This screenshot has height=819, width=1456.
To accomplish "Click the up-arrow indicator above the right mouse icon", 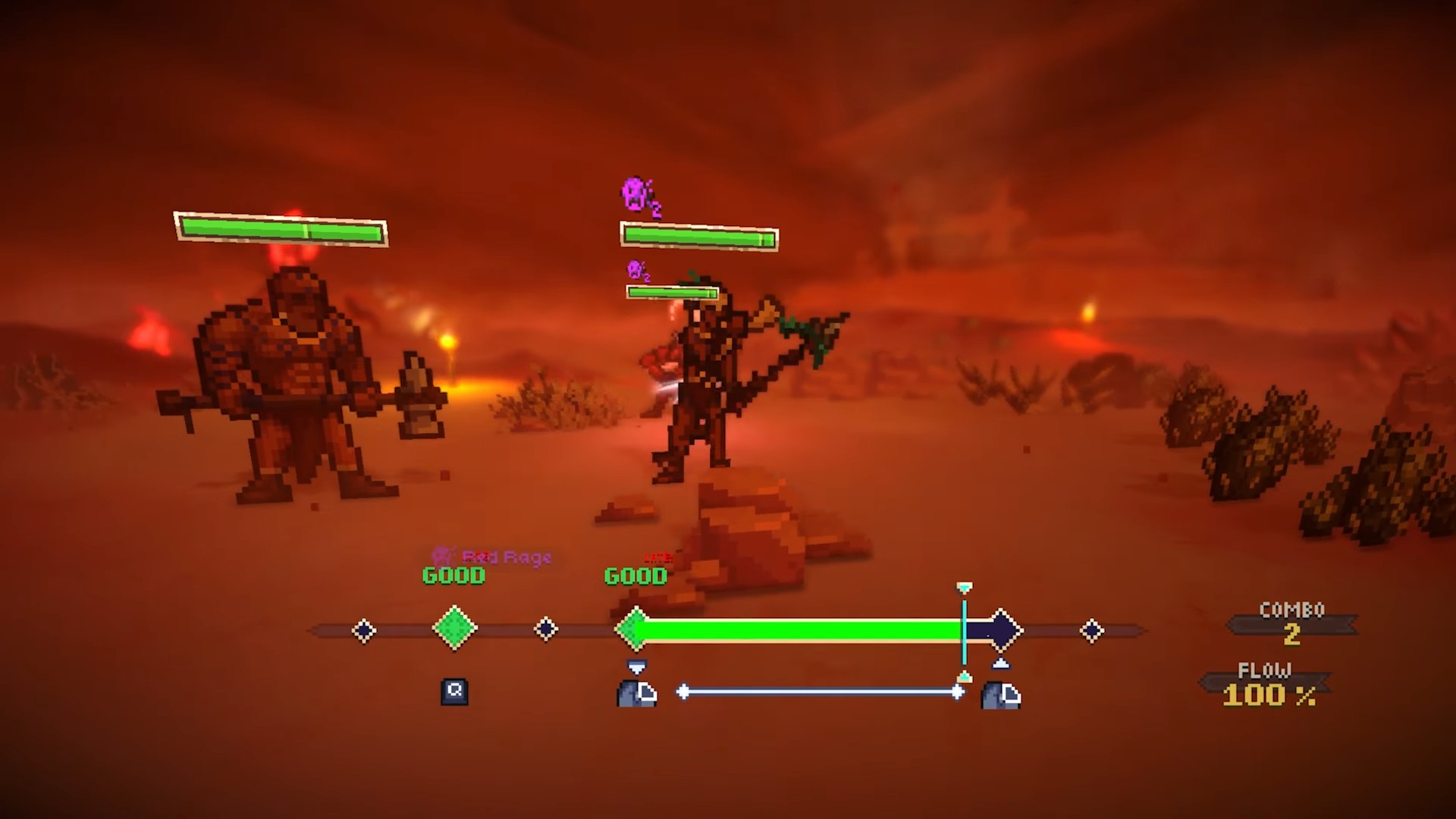I will [x=1003, y=663].
